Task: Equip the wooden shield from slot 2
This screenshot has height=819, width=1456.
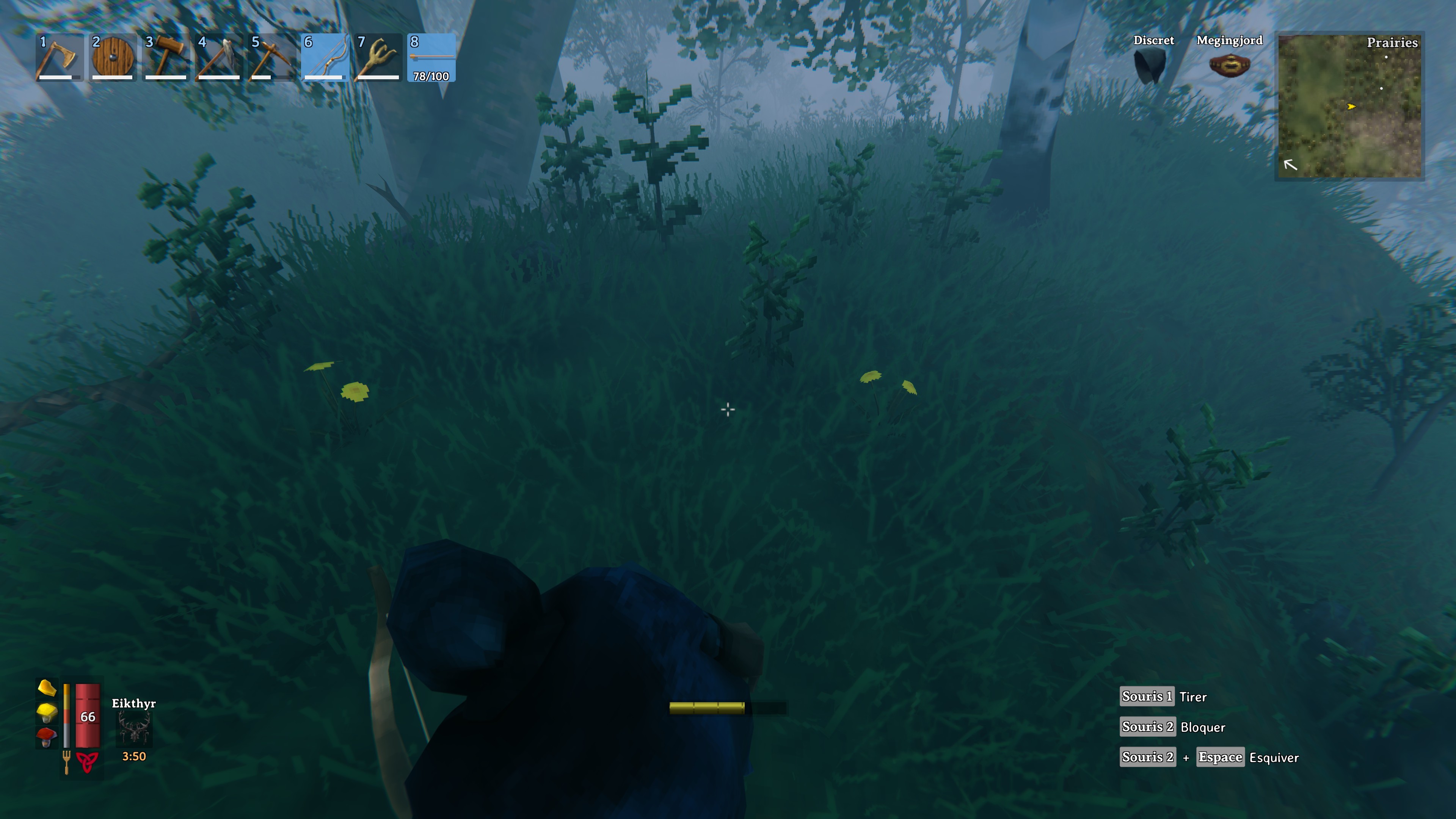Action: (x=113, y=56)
